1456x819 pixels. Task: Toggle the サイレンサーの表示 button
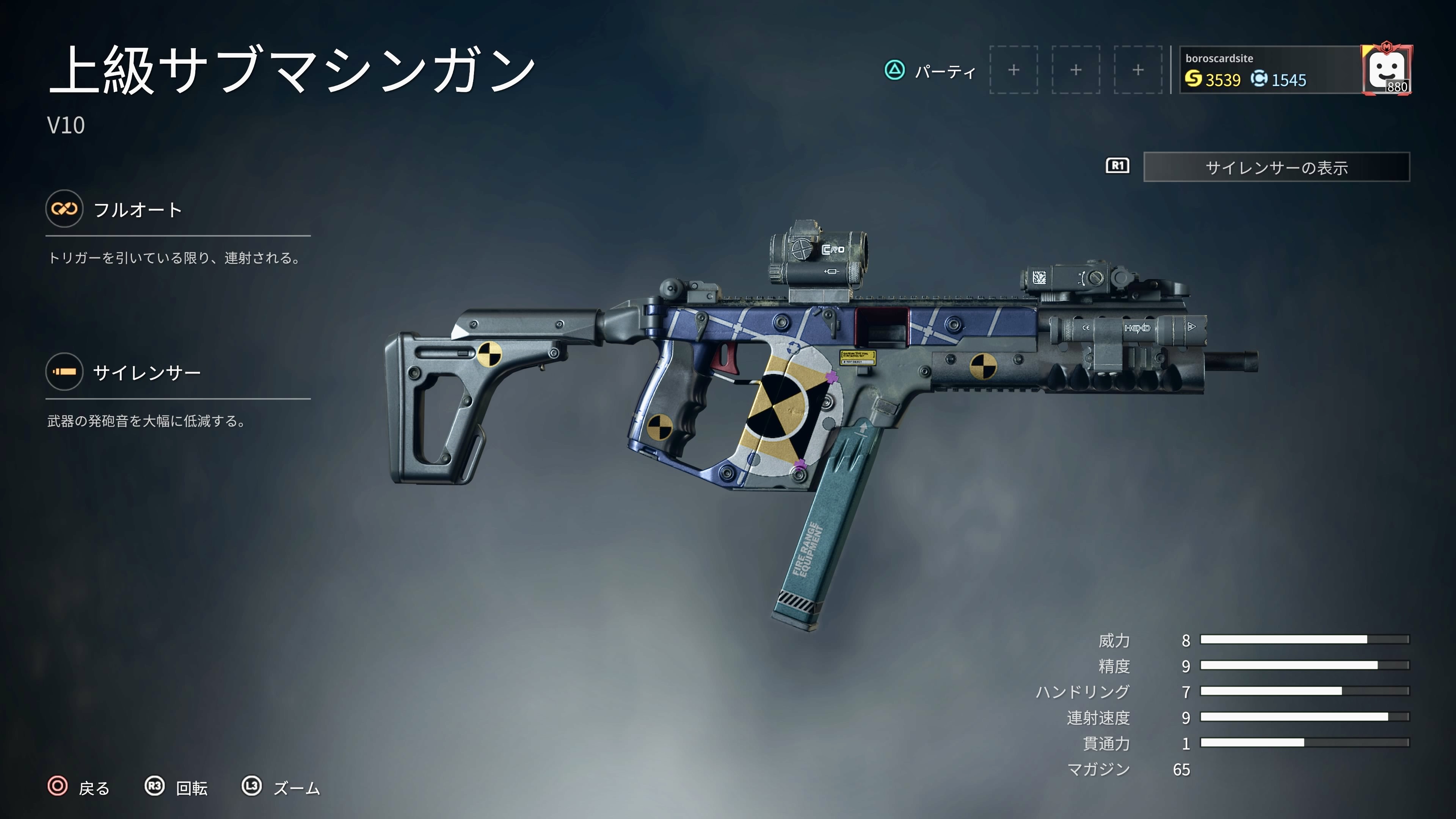click(x=1276, y=167)
